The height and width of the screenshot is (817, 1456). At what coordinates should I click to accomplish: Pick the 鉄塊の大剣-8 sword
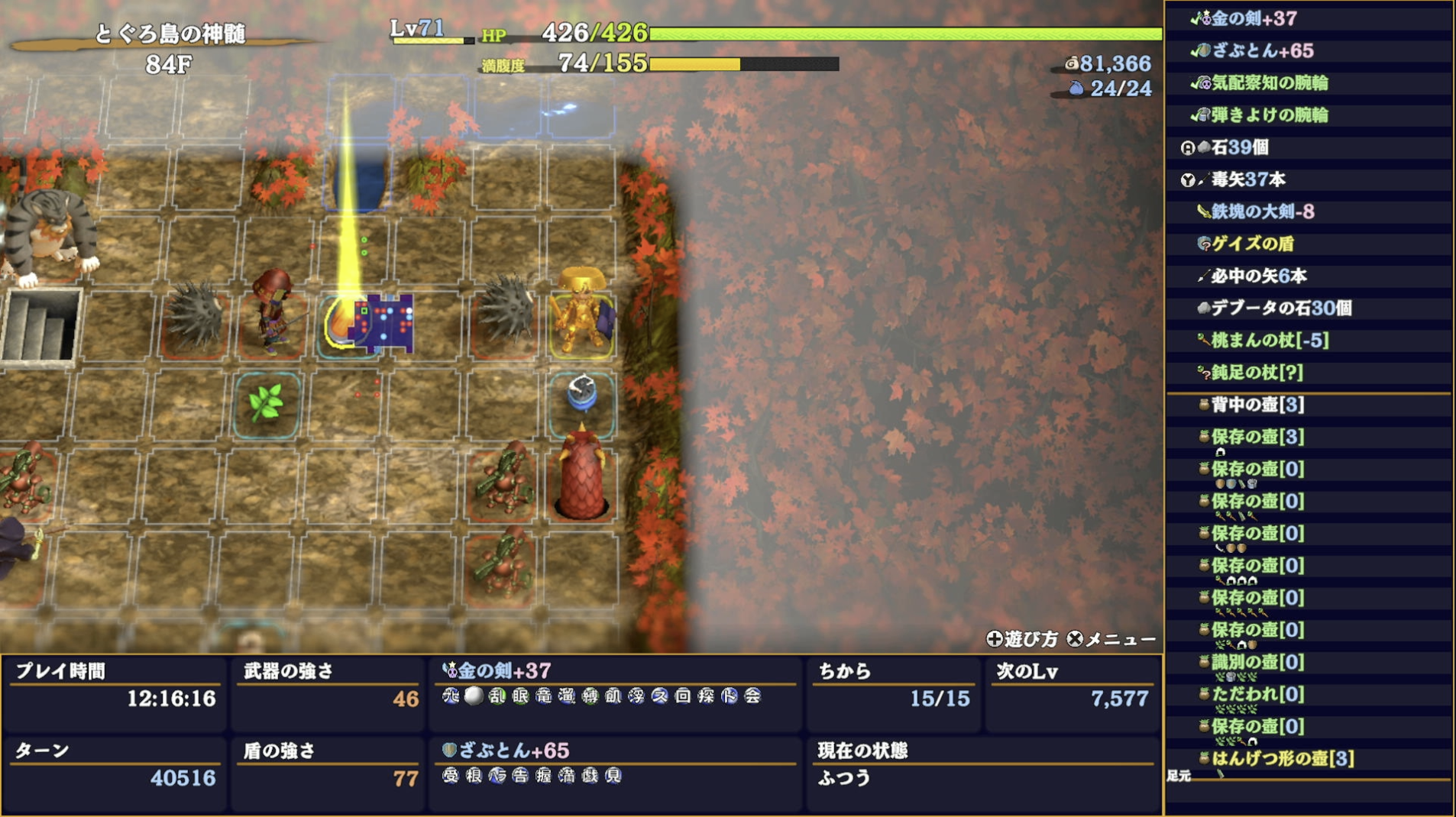(x=1262, y=212)
